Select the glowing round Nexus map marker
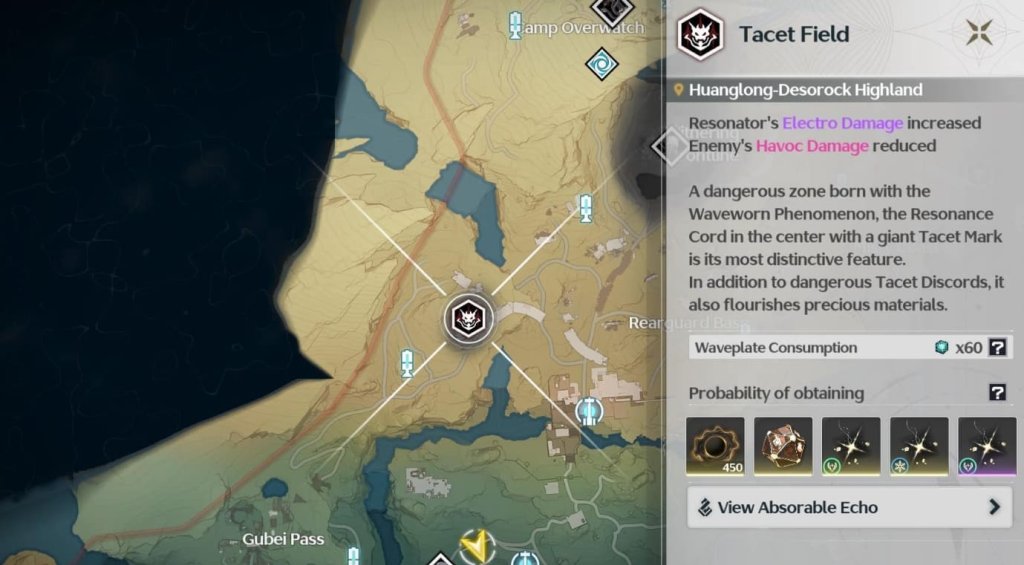 [x=590, y=410]
